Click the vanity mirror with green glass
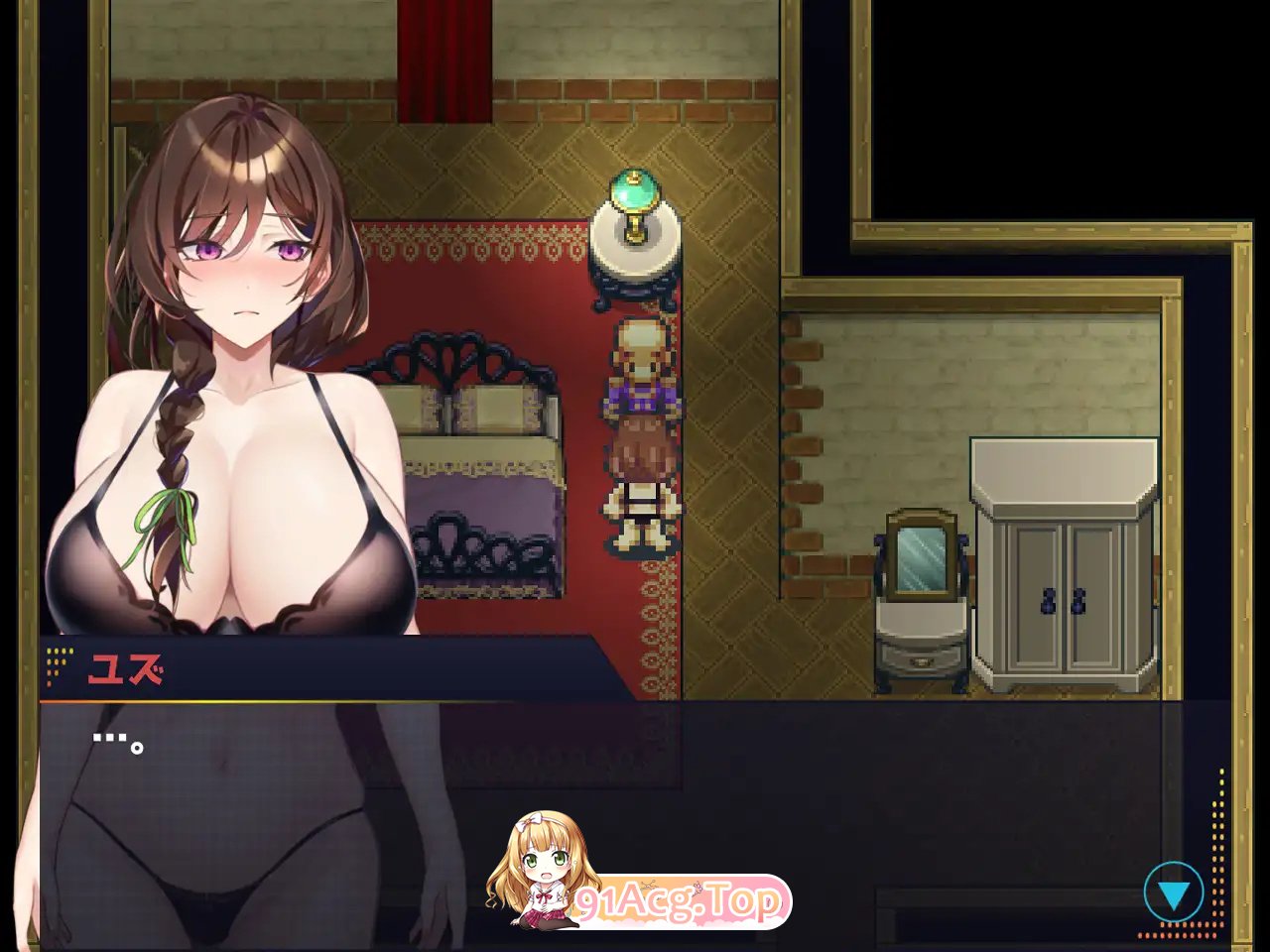 919,560
